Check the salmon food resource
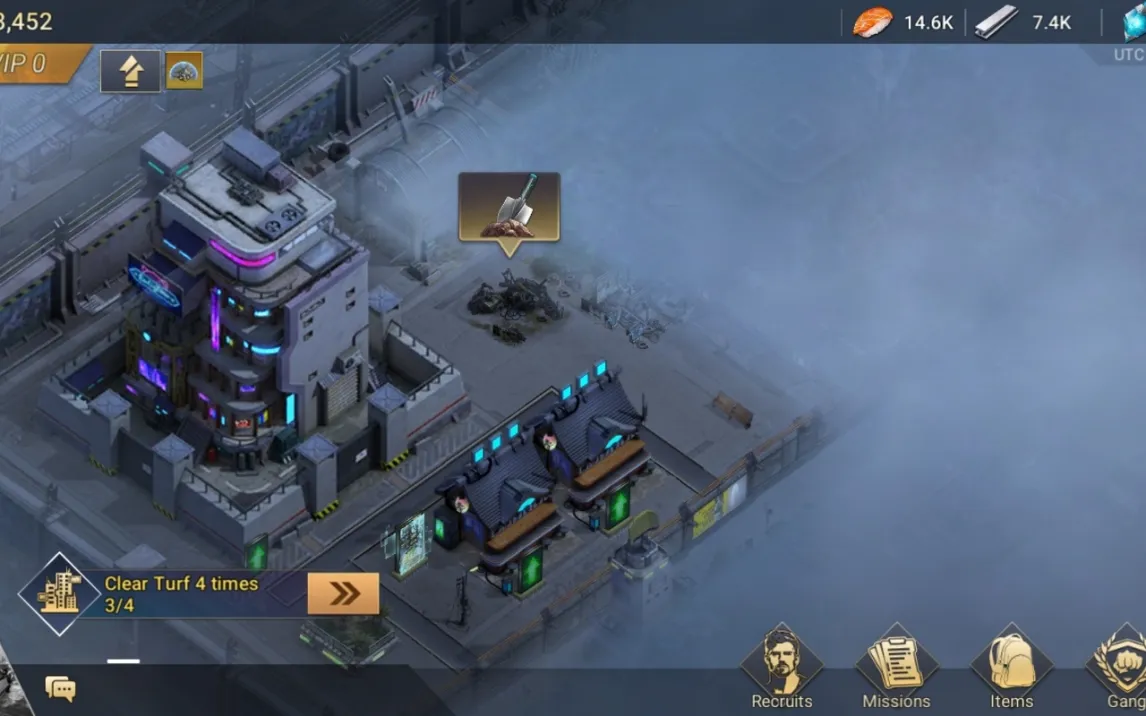Image resolution: width=1146 pixels, height=716 pixels. (x=873, y=22)
